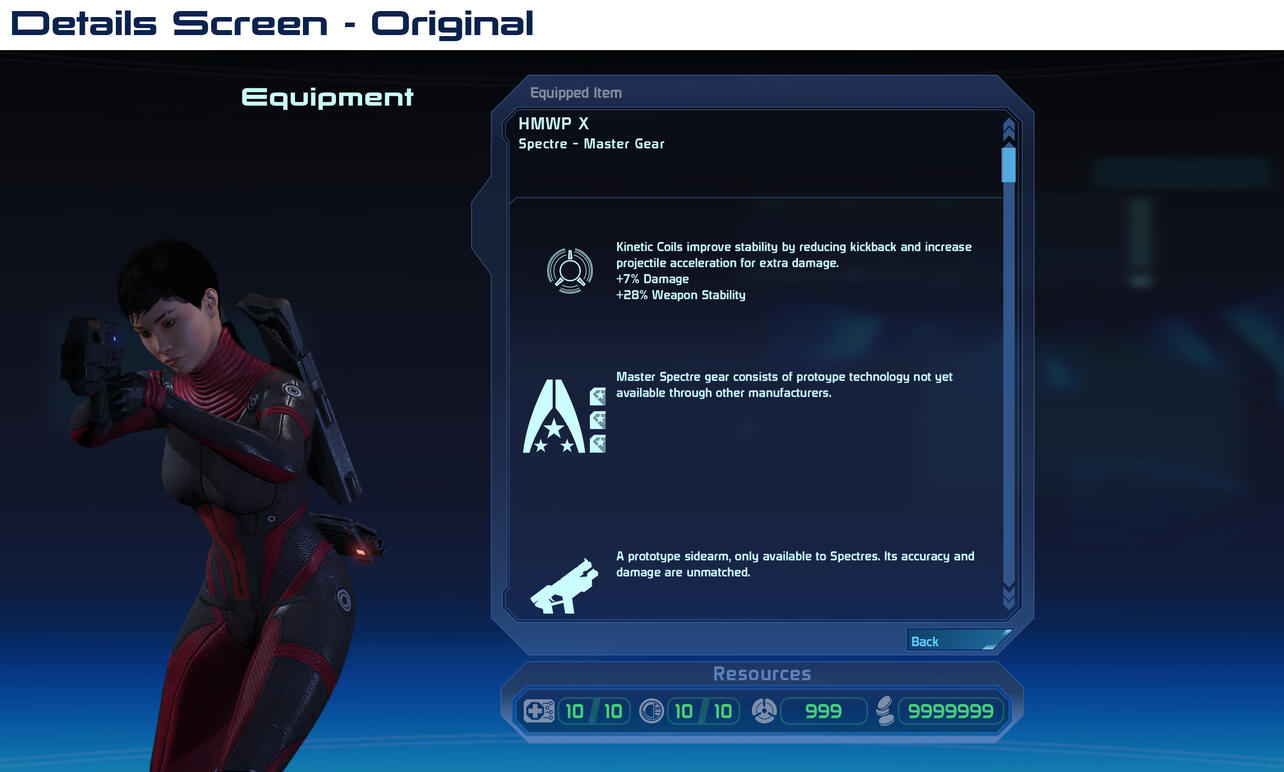Select the prototype sidearm pistol icon
Image resolution: width=1284 pixels, height=772 pixels.
click(x=564, y=586)
